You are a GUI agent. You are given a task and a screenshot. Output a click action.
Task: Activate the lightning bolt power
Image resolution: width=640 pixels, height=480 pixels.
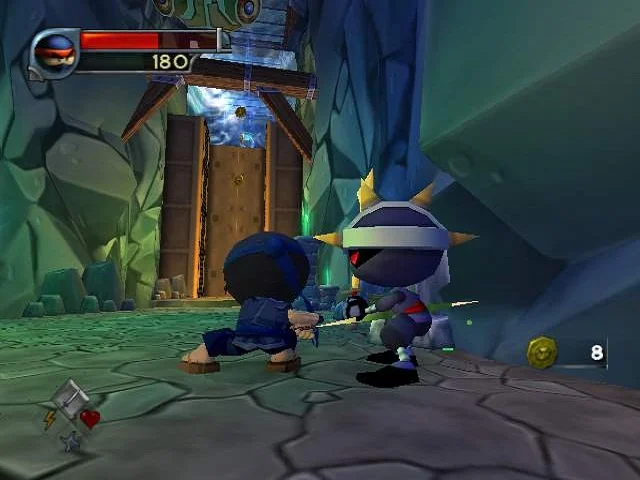coord(50,420)
